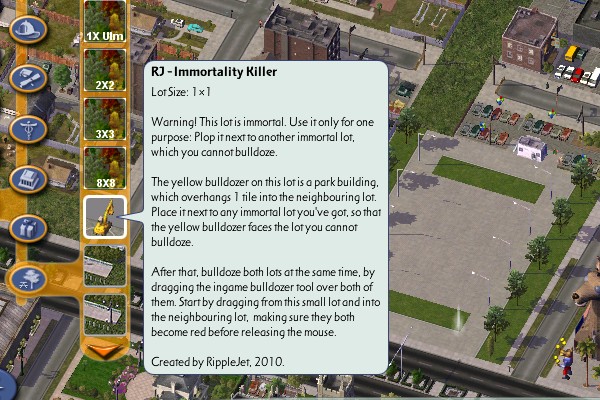The width and height of the screenshot is (600, 400).
Task: Pick the 3X3 lot thumbnail
Action: (x=104, y=118)
